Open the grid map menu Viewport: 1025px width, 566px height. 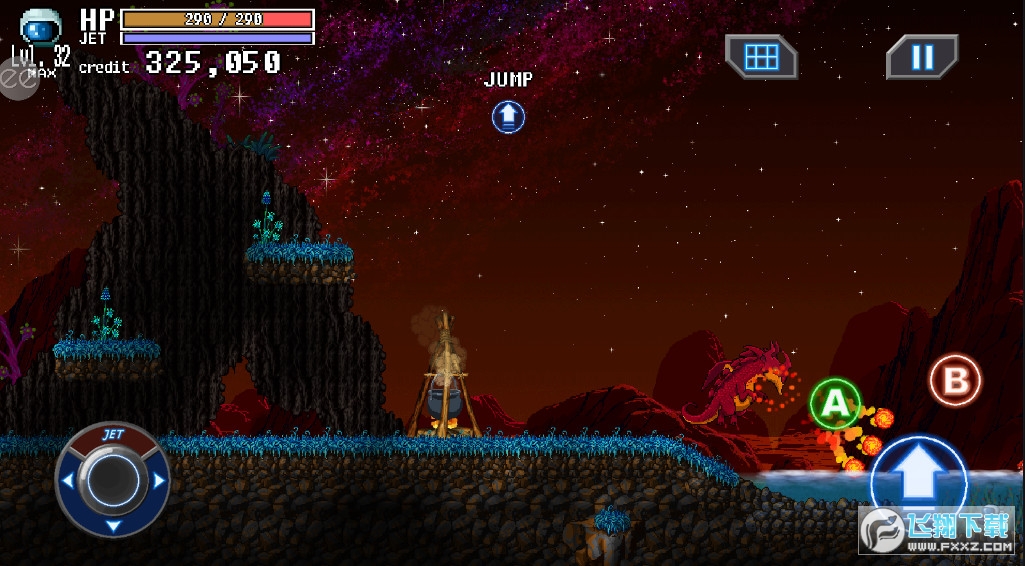click(761, 57)
